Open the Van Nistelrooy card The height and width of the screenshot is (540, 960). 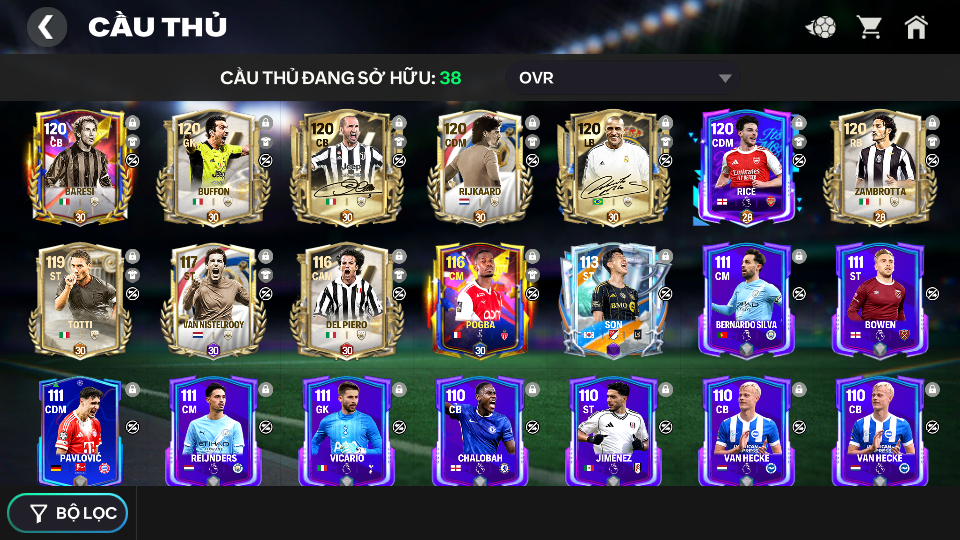click(213, 300)
